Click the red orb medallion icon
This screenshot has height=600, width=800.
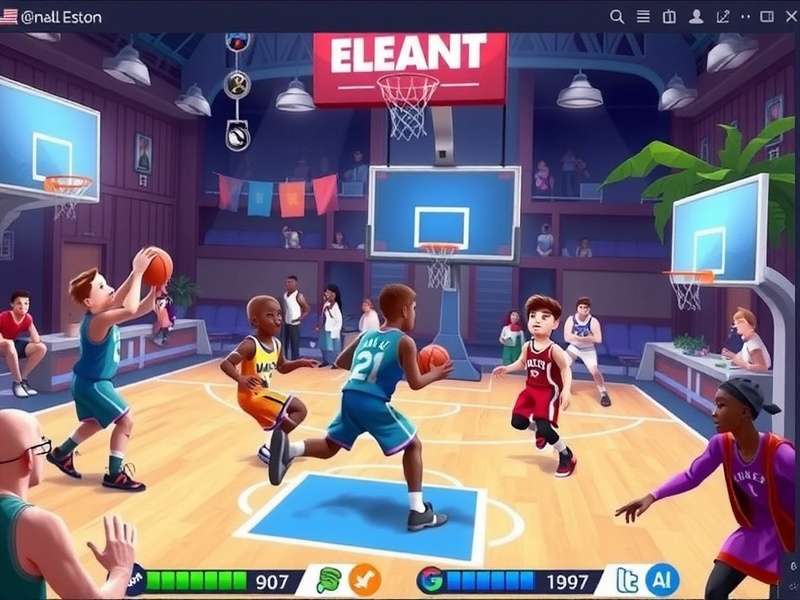pos(237,42)
